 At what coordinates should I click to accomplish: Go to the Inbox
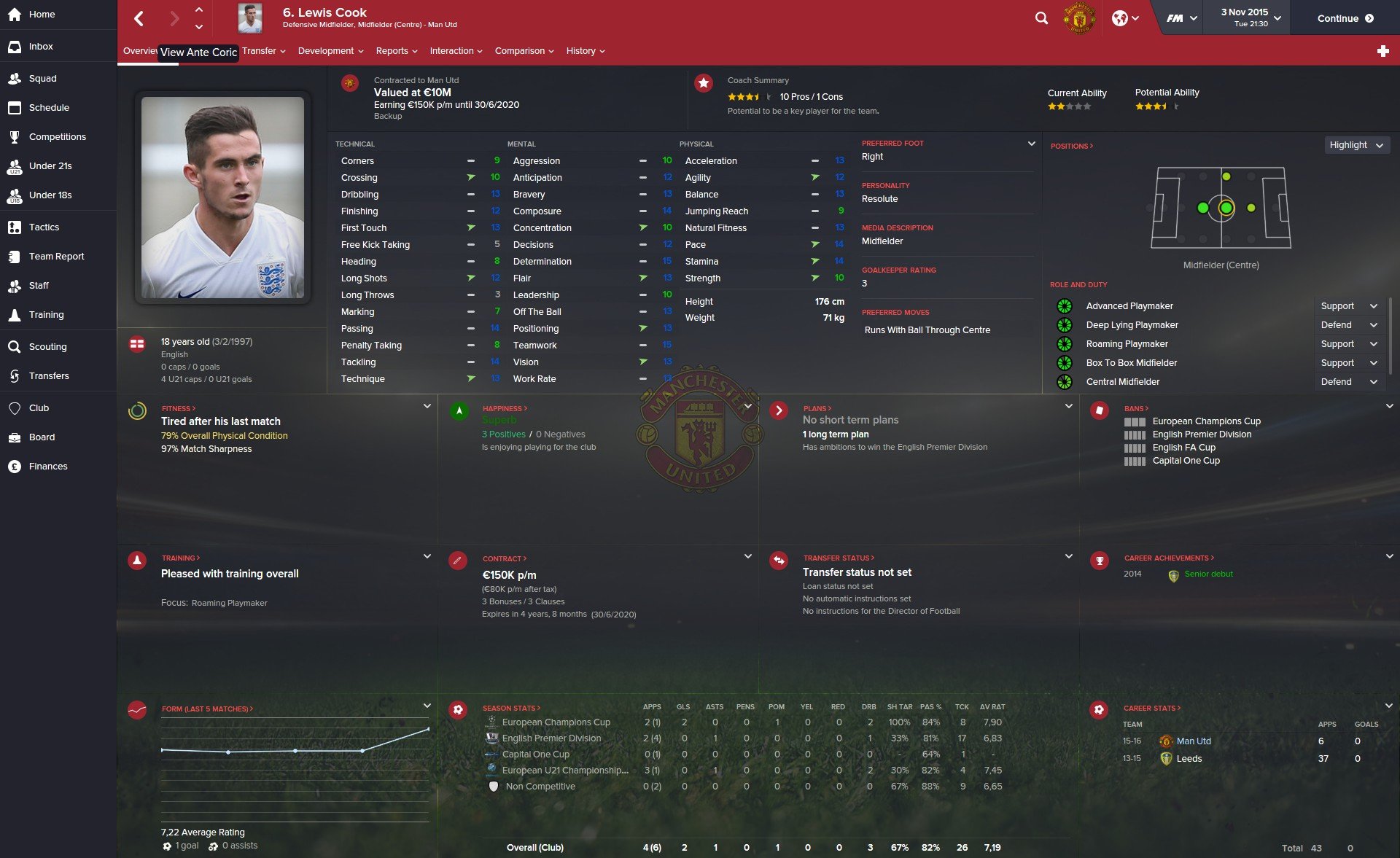click(40, 46)
